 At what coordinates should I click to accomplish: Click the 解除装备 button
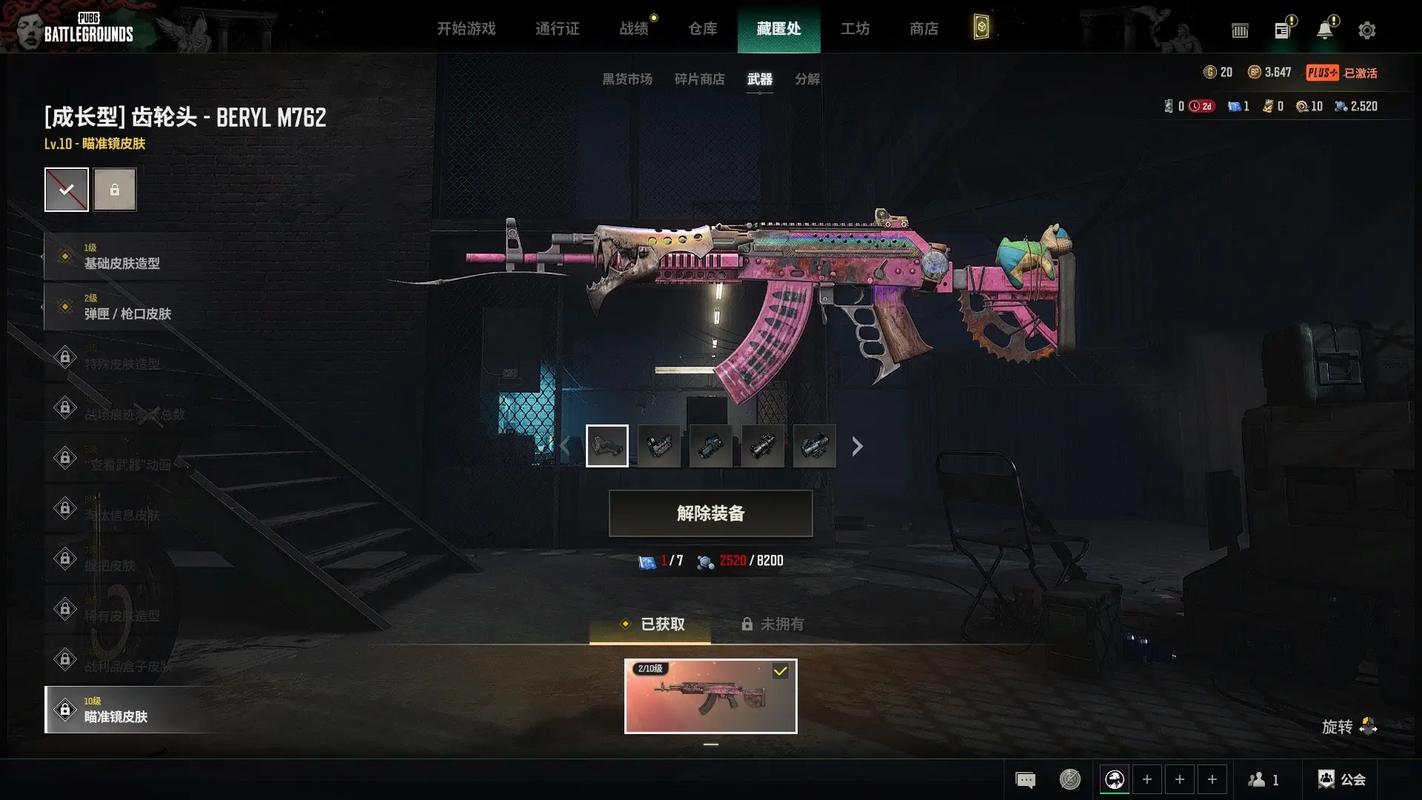710,513
